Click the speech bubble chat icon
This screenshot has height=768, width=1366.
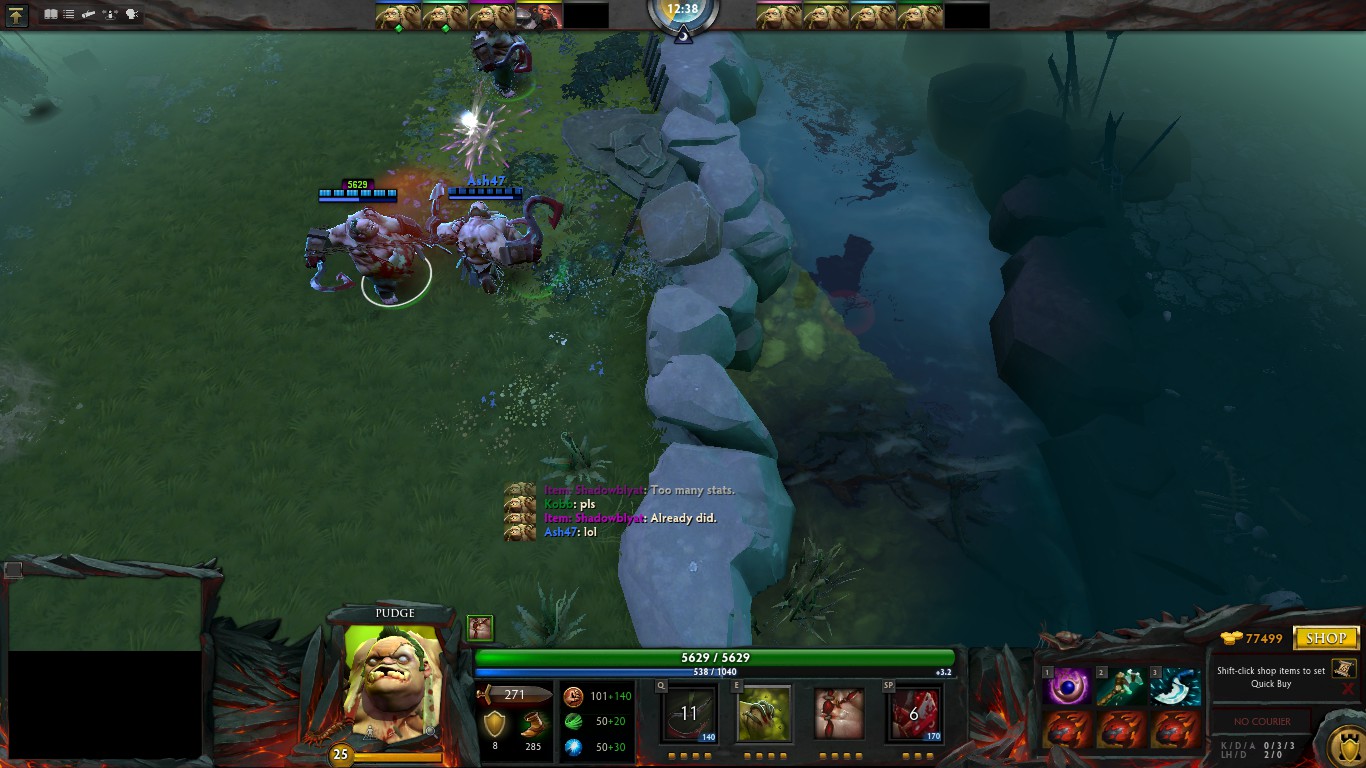131,14
